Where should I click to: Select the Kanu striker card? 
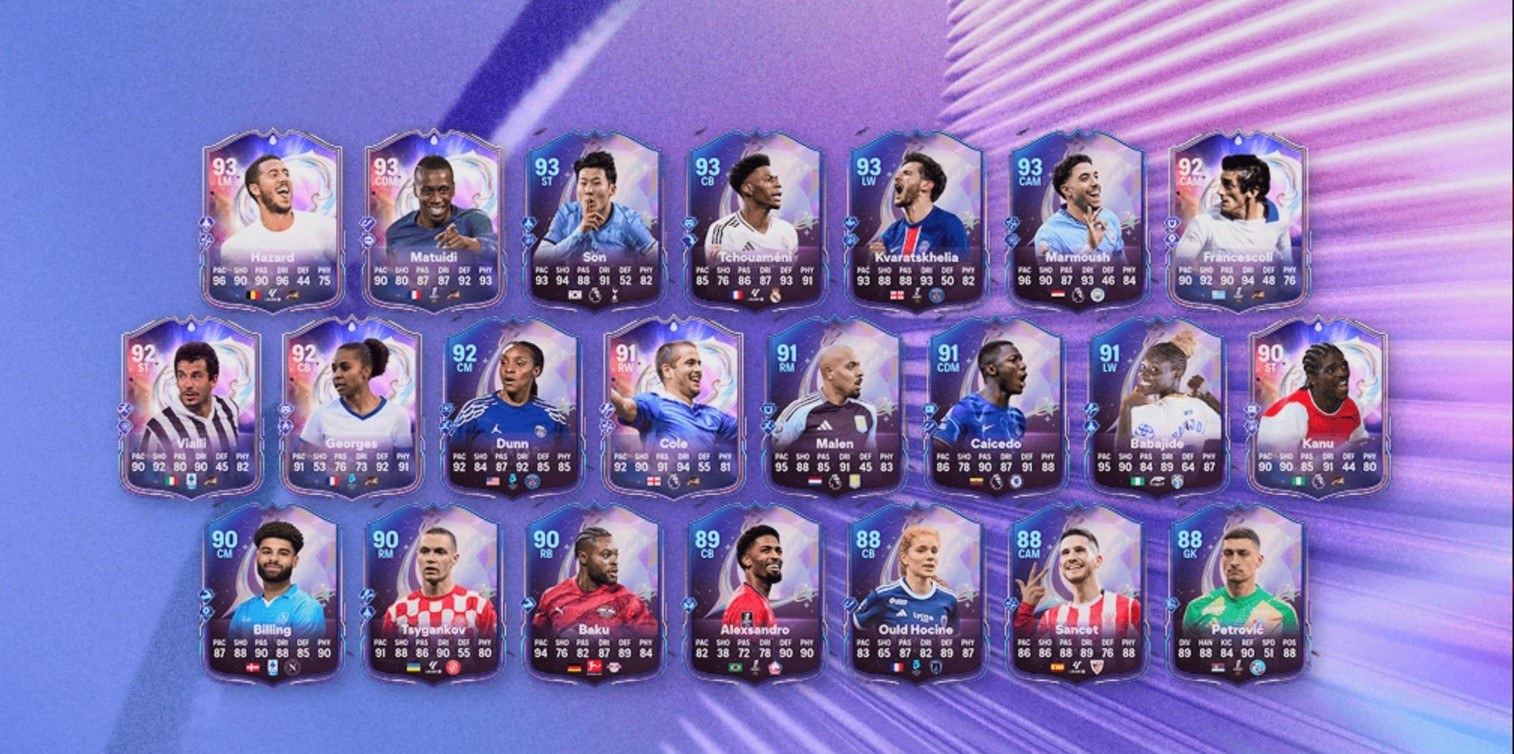(1317, 407)
